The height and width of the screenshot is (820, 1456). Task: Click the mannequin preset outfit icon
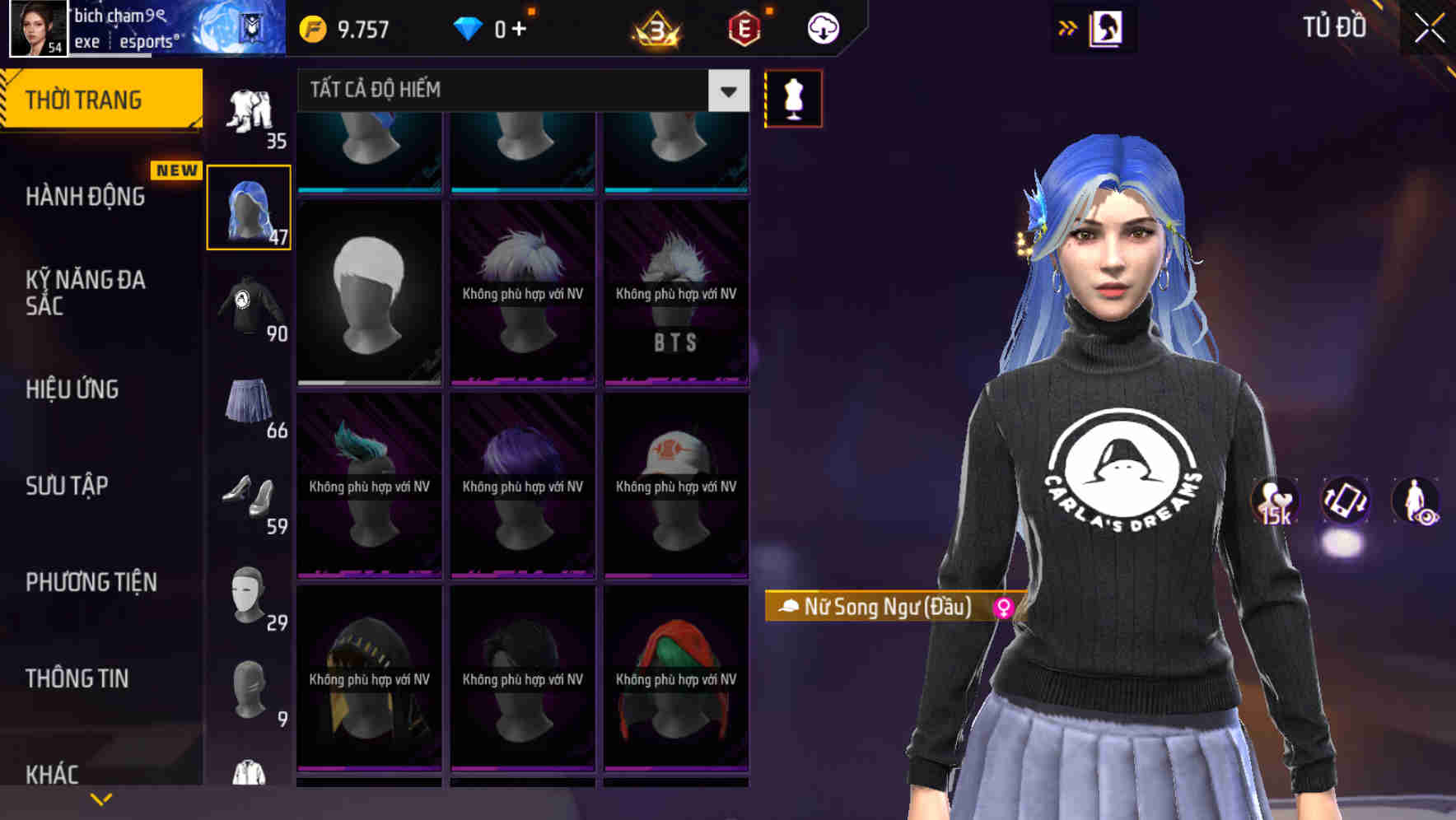[x=793, y=97]
